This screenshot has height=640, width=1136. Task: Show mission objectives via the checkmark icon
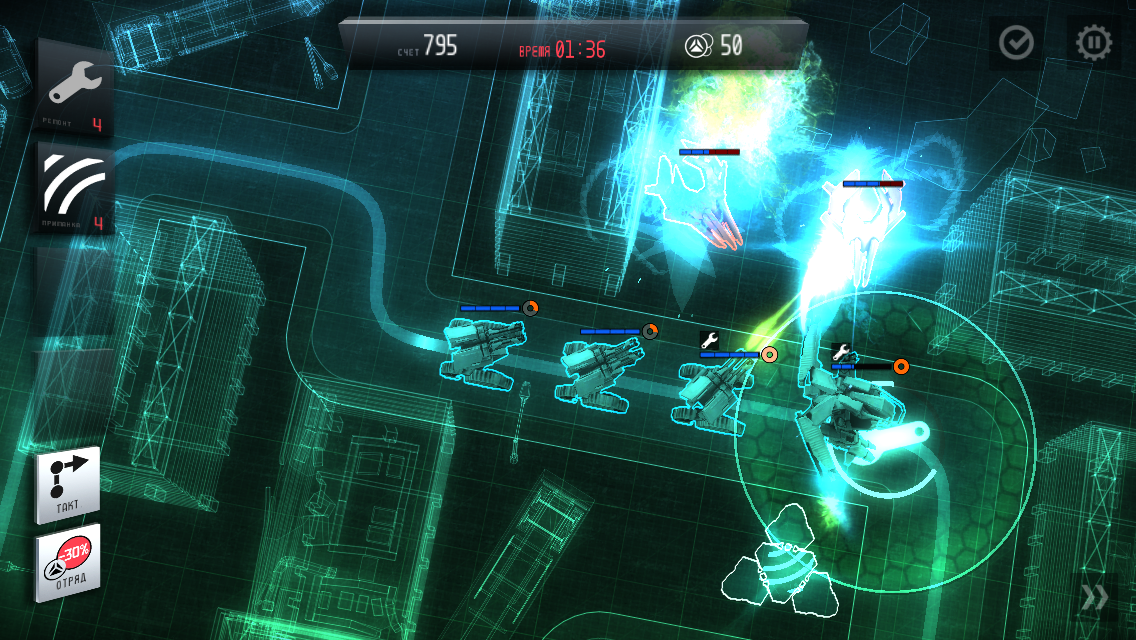tap(1017, 42)
